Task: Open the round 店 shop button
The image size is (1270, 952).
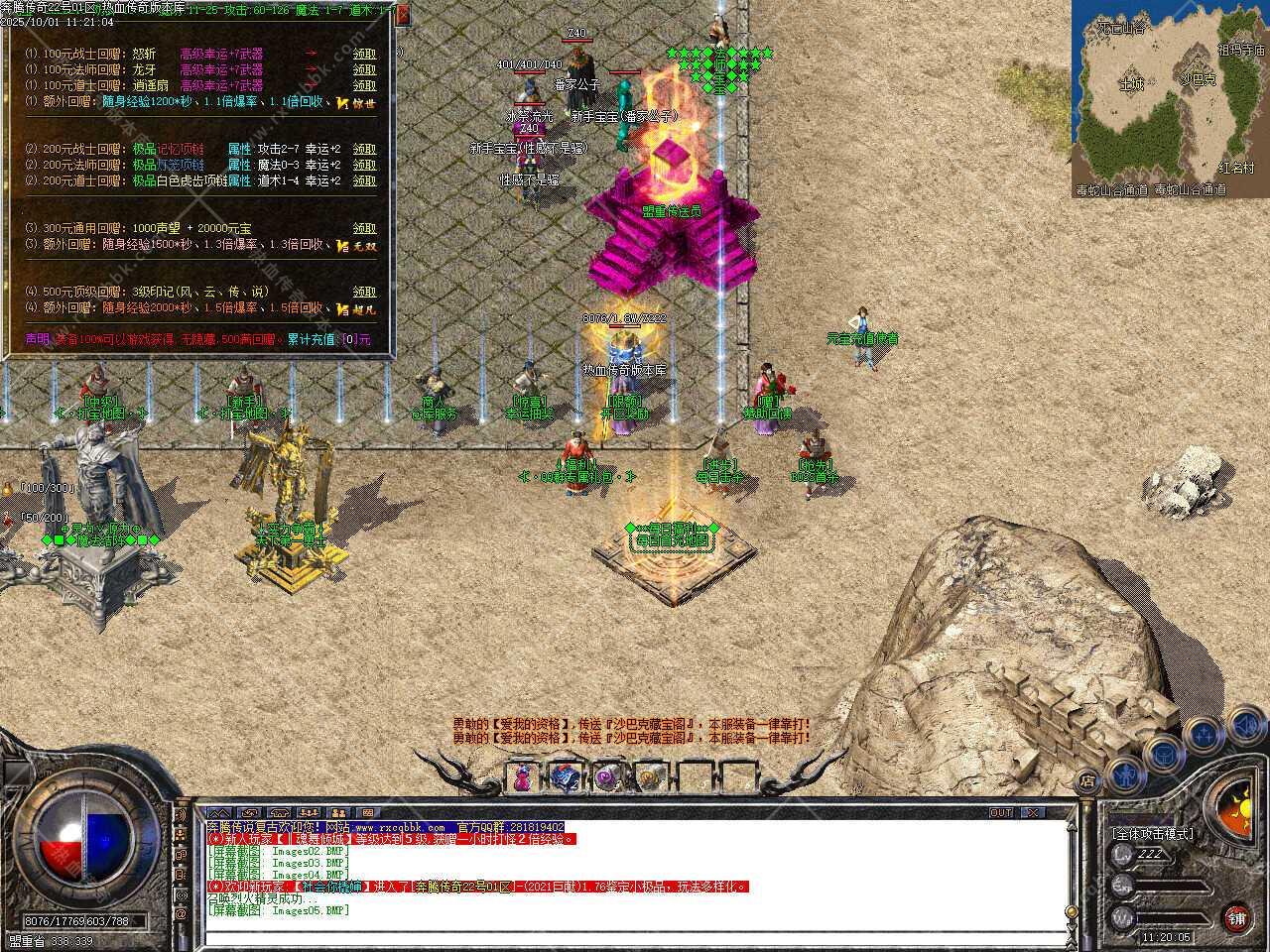Action: tap(1087, 779)
